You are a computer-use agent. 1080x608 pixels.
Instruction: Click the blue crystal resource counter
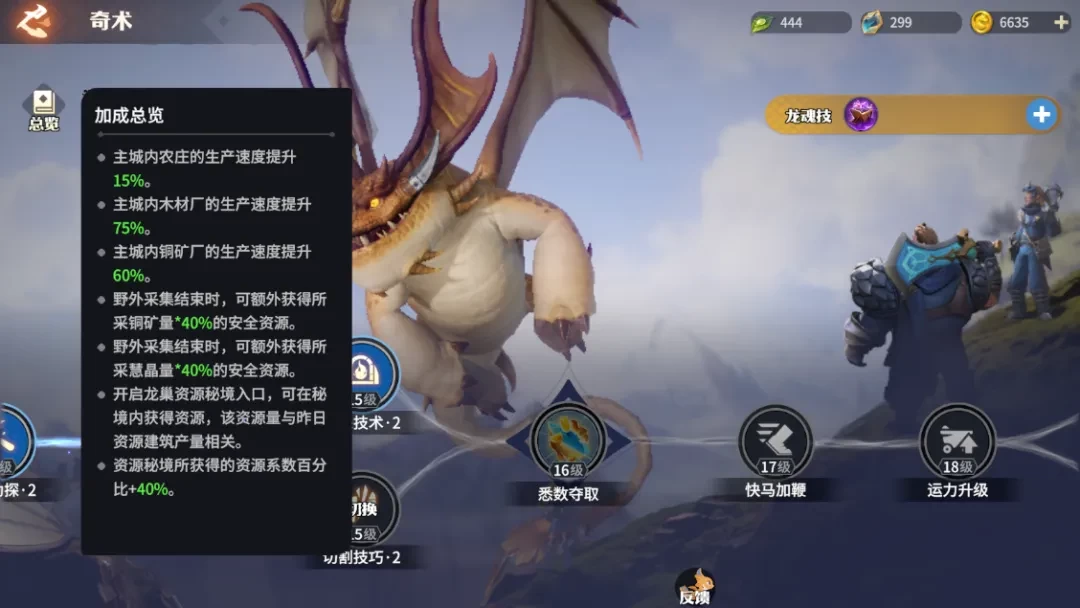point(908,22)
